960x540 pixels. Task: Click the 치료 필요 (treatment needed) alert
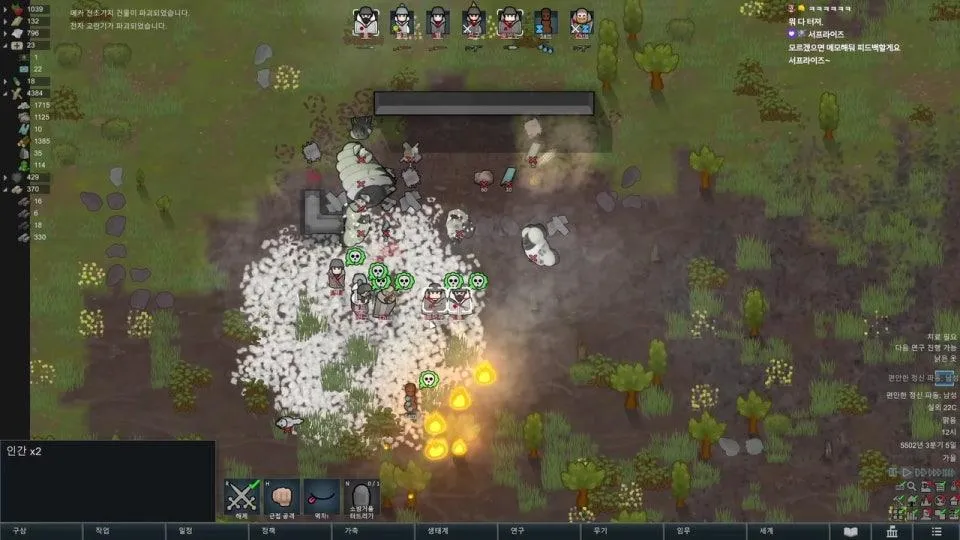point(935,337)
